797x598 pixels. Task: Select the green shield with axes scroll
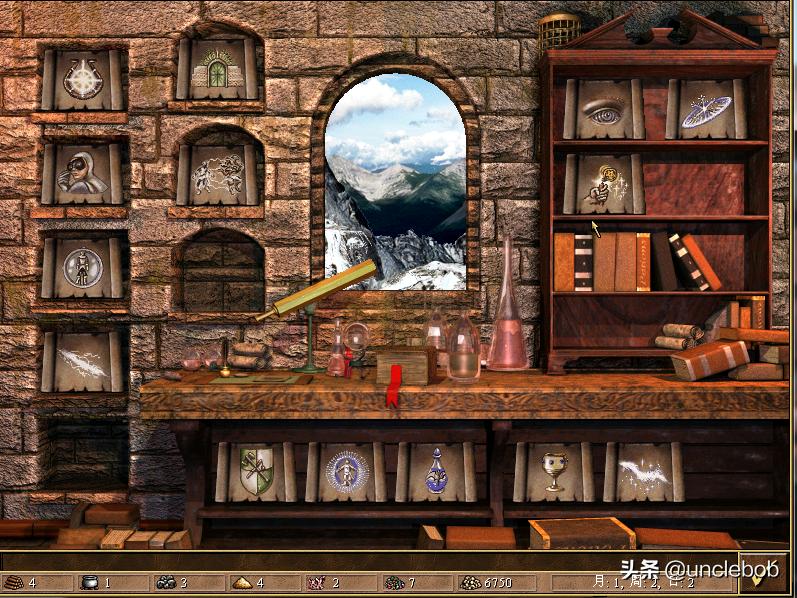(255, 472)
